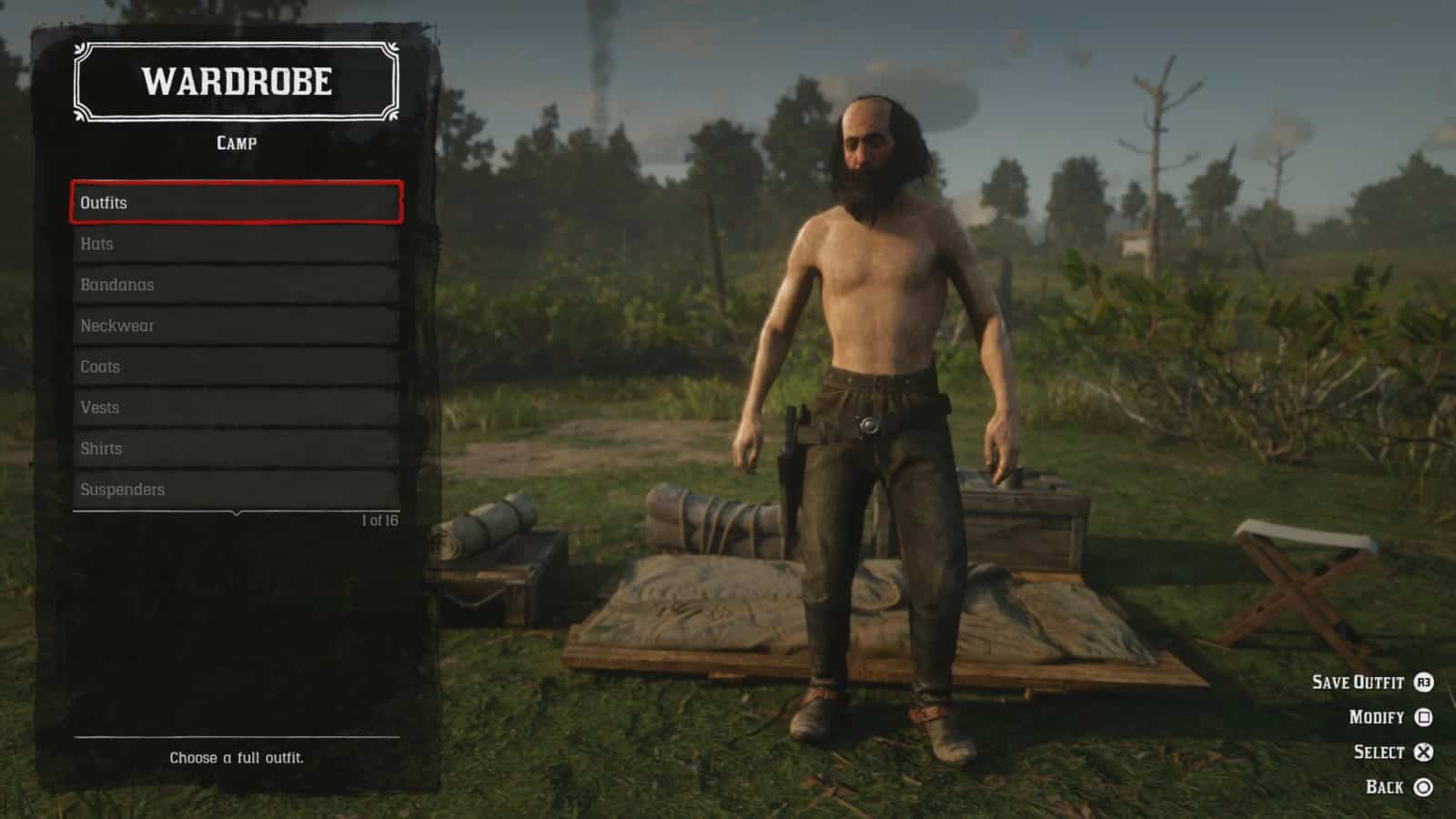Click the Choose a full outfit hint text
The height and width of the screenshot is (819, 1456).
point(238,756)
